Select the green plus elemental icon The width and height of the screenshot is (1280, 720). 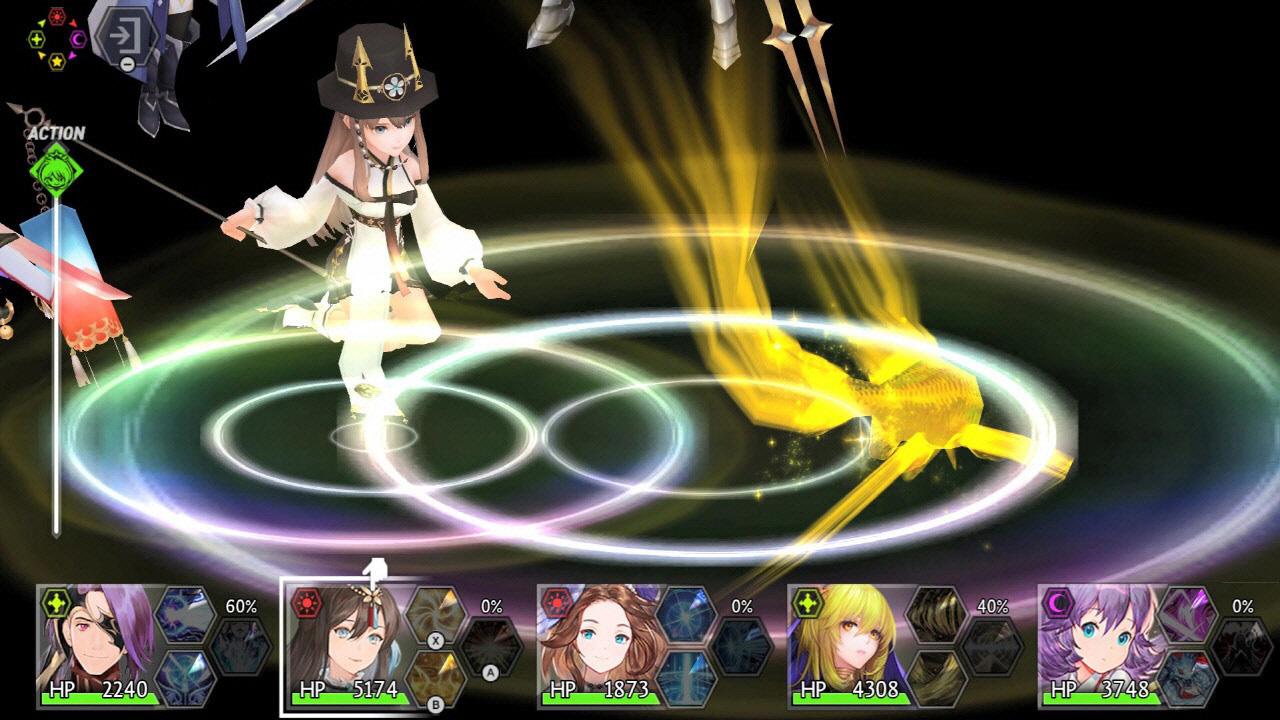tap(37, 39)
